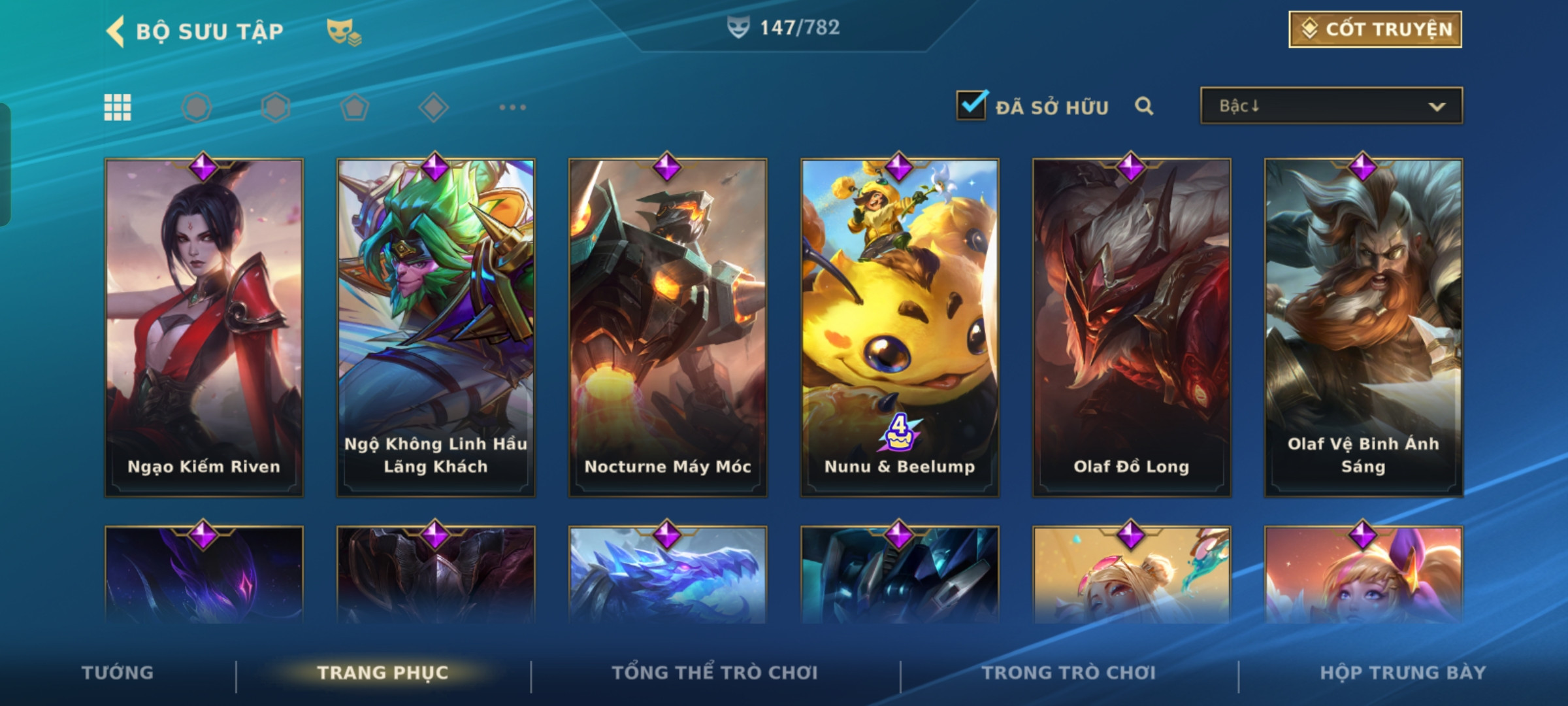Switch to the Hộp Trưng Bày tab
The width and height of the screenshot is (1568, 706).
click(x=1403, y=673)
